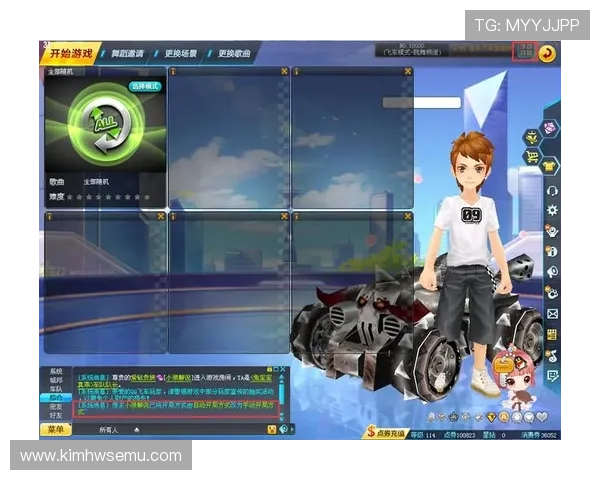Open the megaphone announcement icon
The width and height of the screenshot is (600, 480).
click(x=552, y=271)
